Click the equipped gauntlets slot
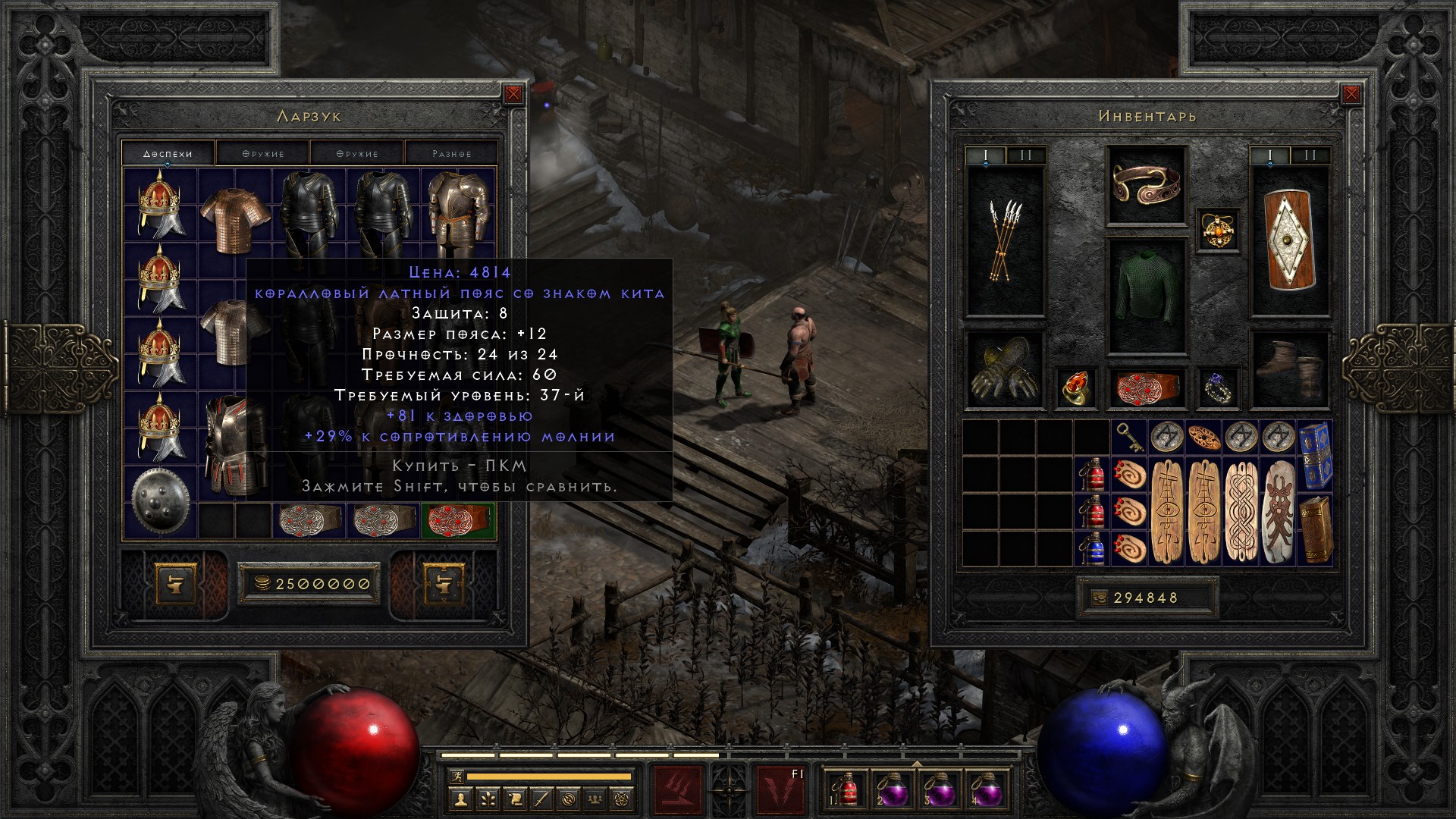The height and width of the screenshot is (819, 1456). point(1005,372)
